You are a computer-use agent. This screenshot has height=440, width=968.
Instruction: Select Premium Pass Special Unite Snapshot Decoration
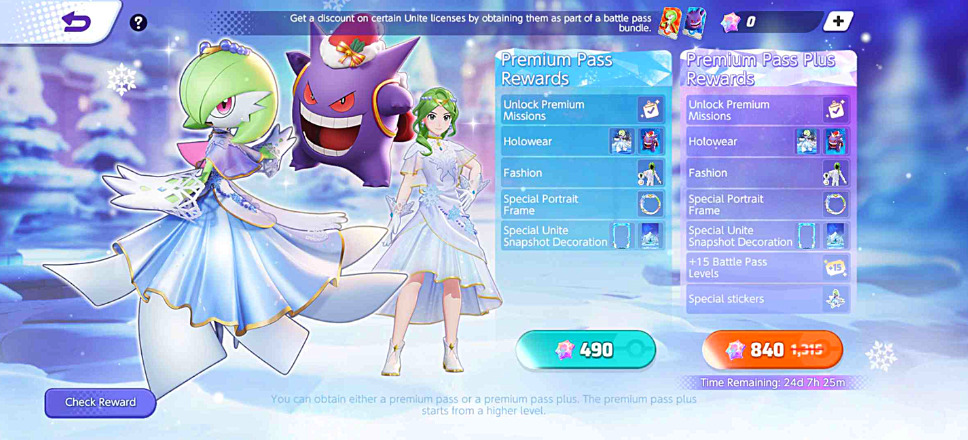click(x=583, y=236)
